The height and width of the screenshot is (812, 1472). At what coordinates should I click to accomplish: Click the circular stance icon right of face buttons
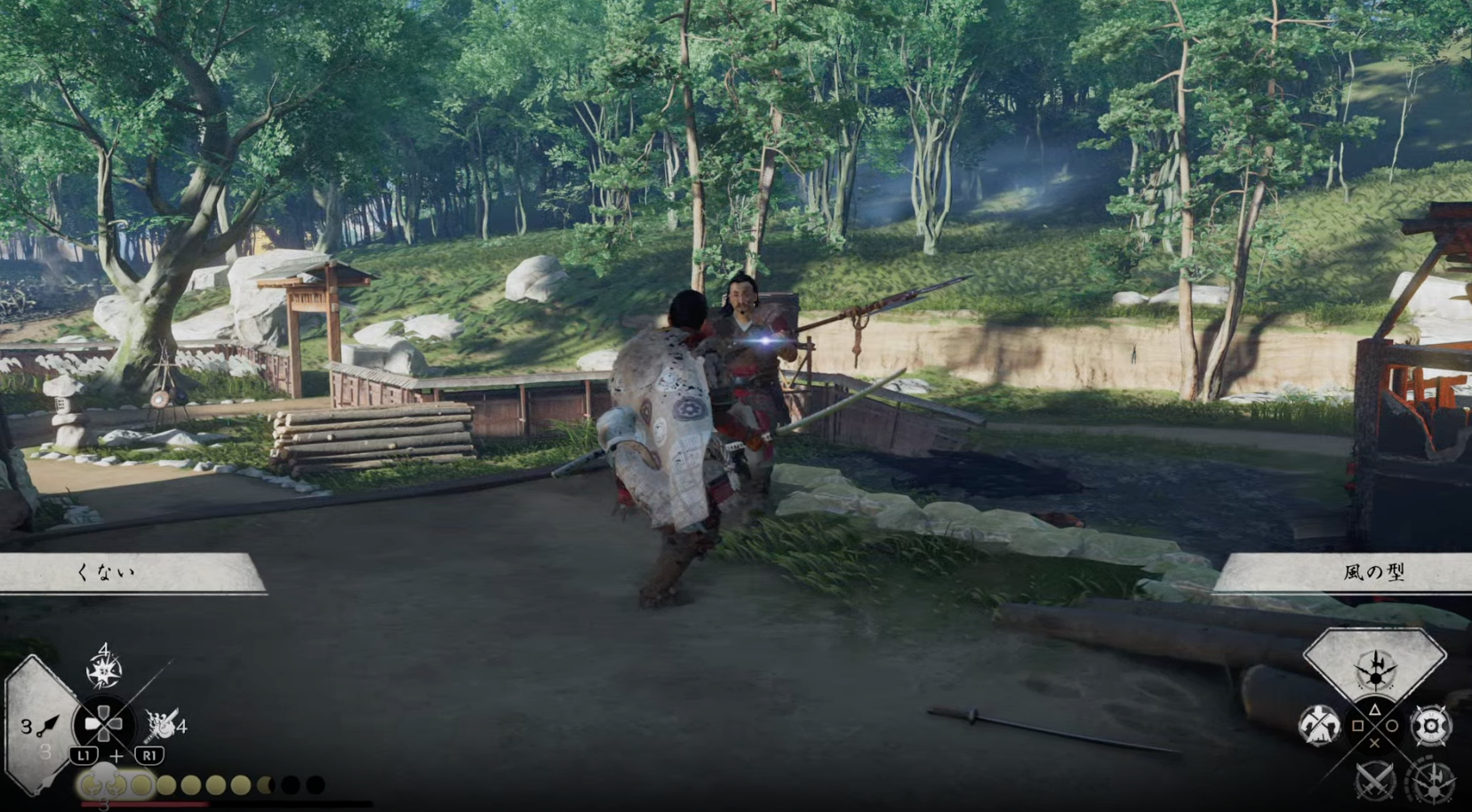(x=1430, y=726)
